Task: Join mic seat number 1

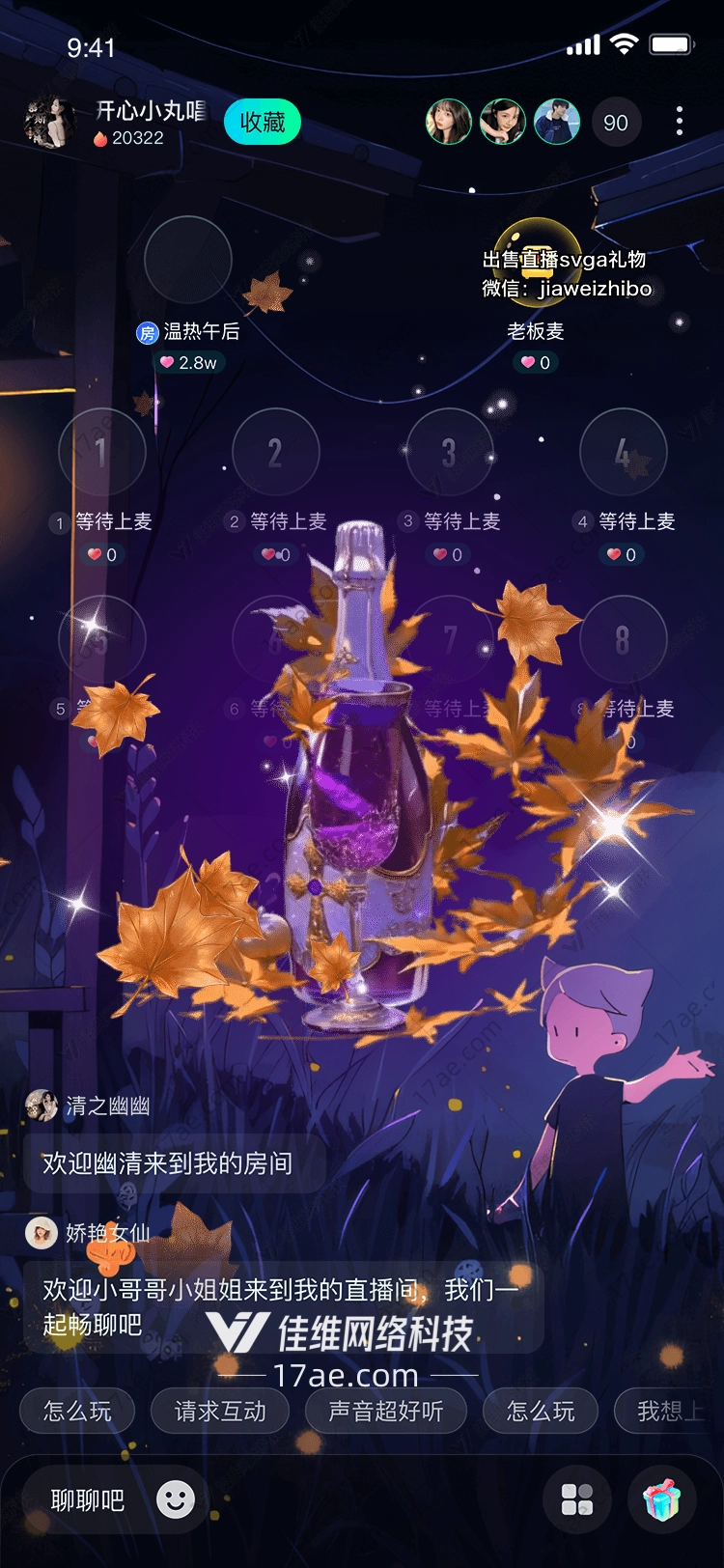Action: [101, 452]
